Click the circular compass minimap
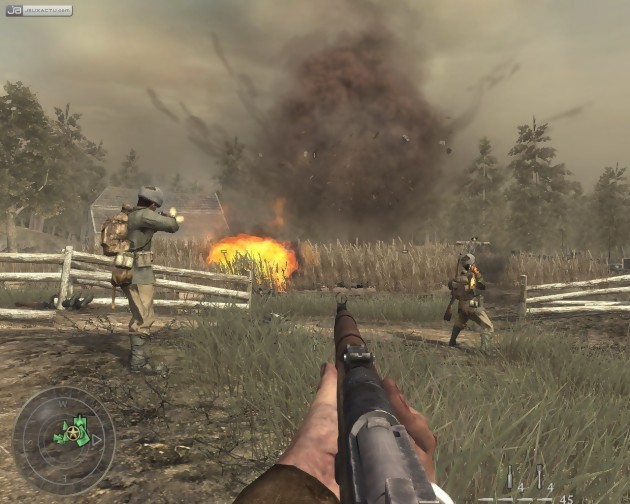 tap(63, 440)
